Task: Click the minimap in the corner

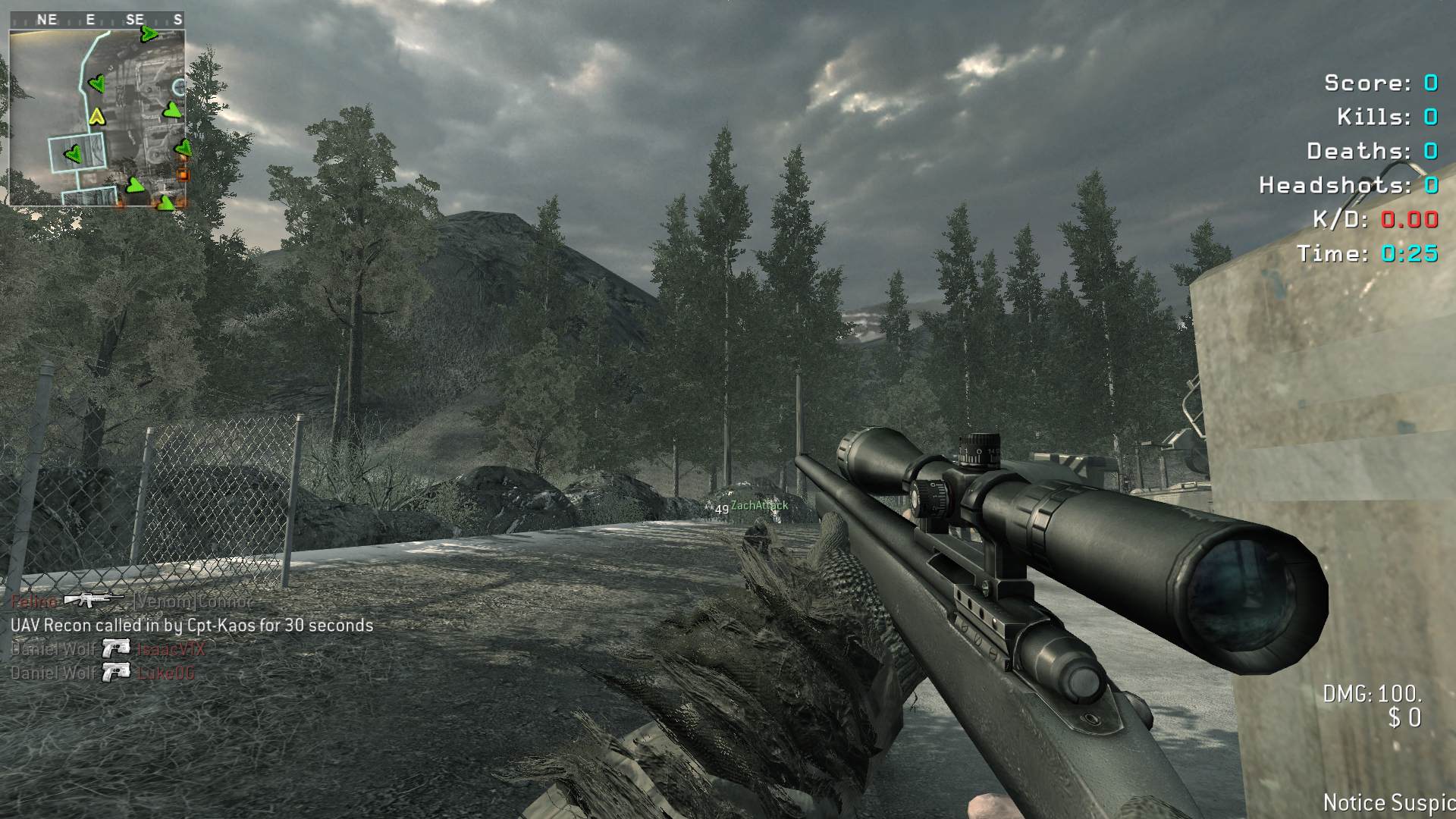Action: 97,118
